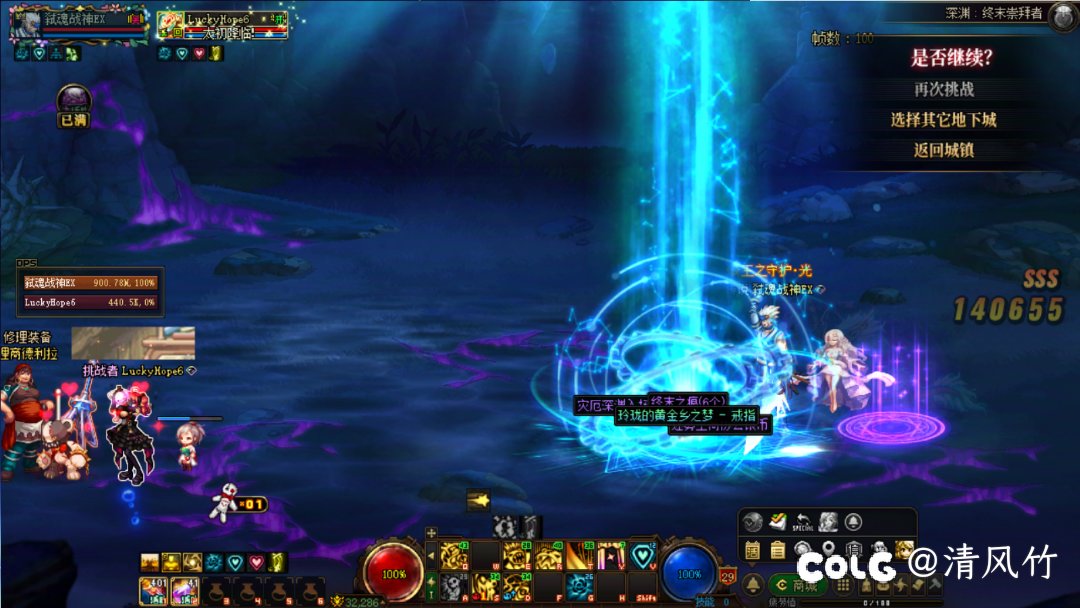1080x608 pixels.
Task: Open the golden clipboard quest list icon
Action: pos(777,548)
